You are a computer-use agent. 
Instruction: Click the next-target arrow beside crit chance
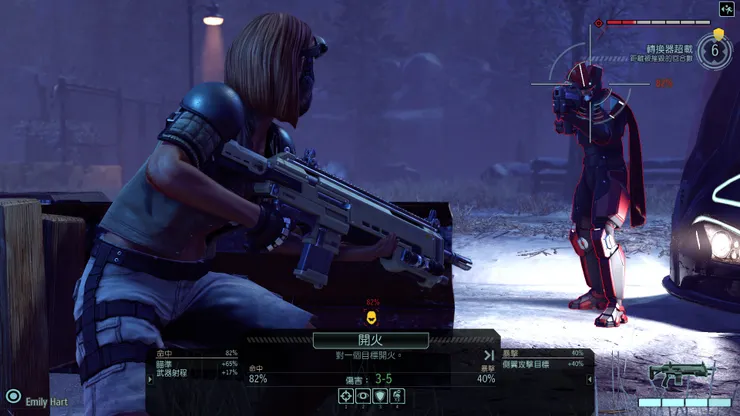pyautogui.click(x=489, y=355)
